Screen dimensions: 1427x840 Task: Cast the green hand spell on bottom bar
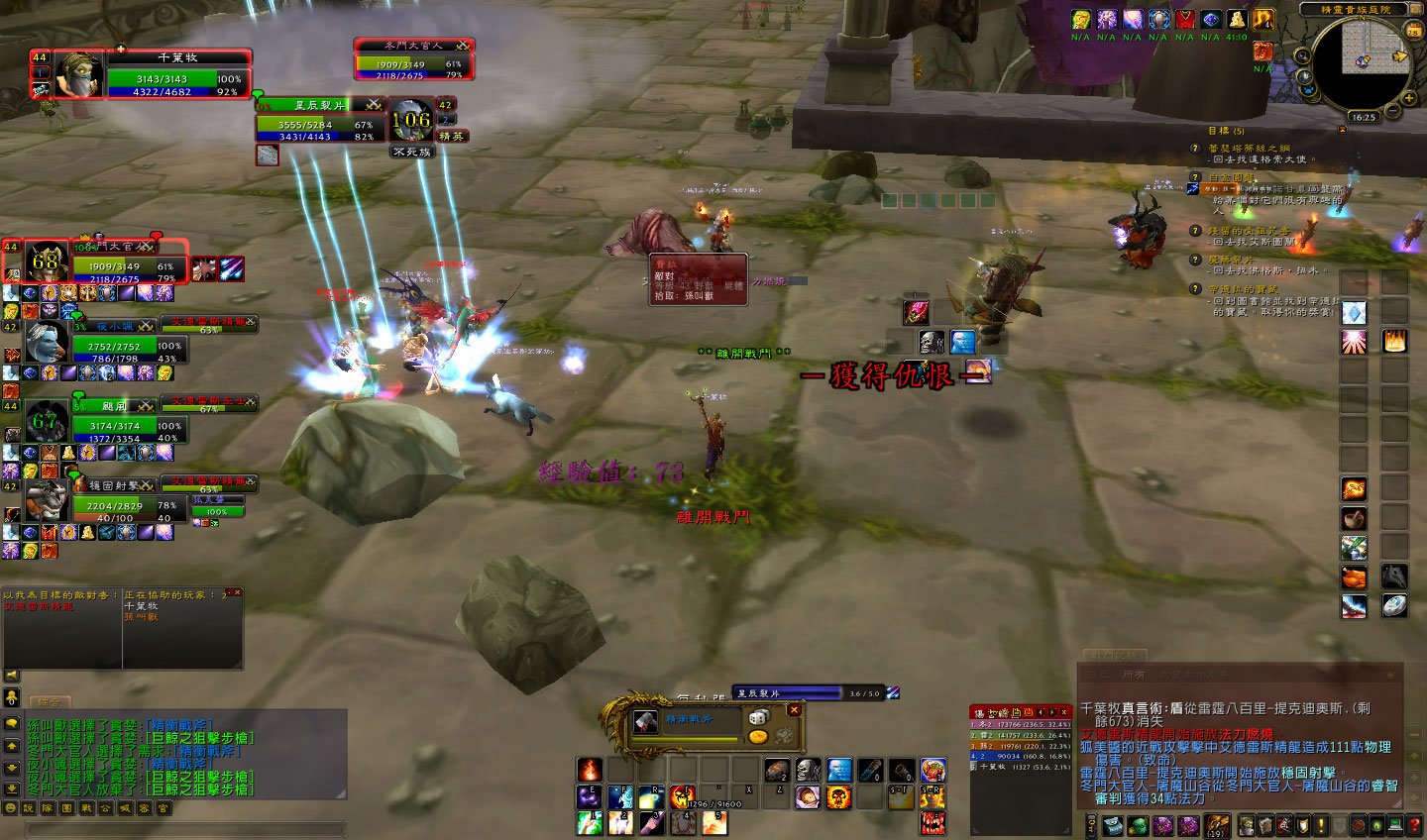(x=591, y=822)
